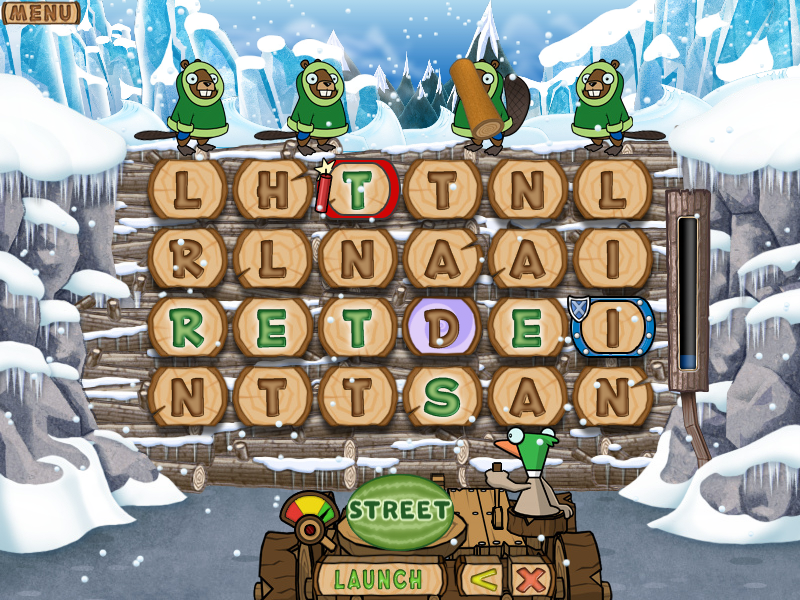Hit the Launch button
This screenshot has height=600, width=800.
[x=378, y=578]
